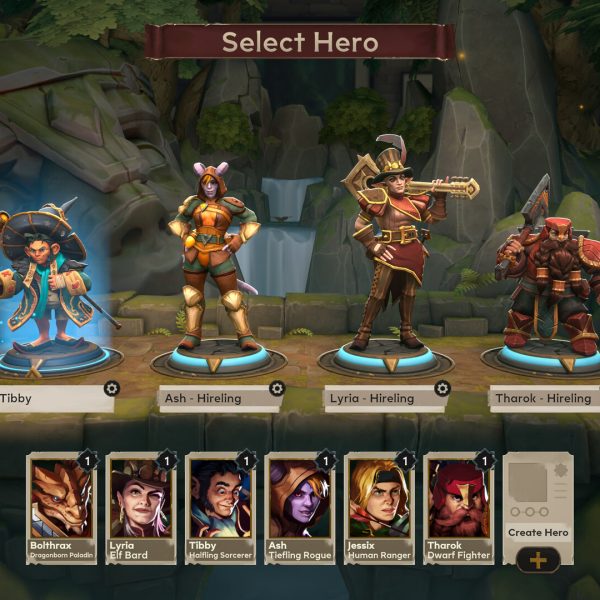Open settings gear beside Lyria - Hireling
This screenshot has height=600, width=600.
(442, 389)
